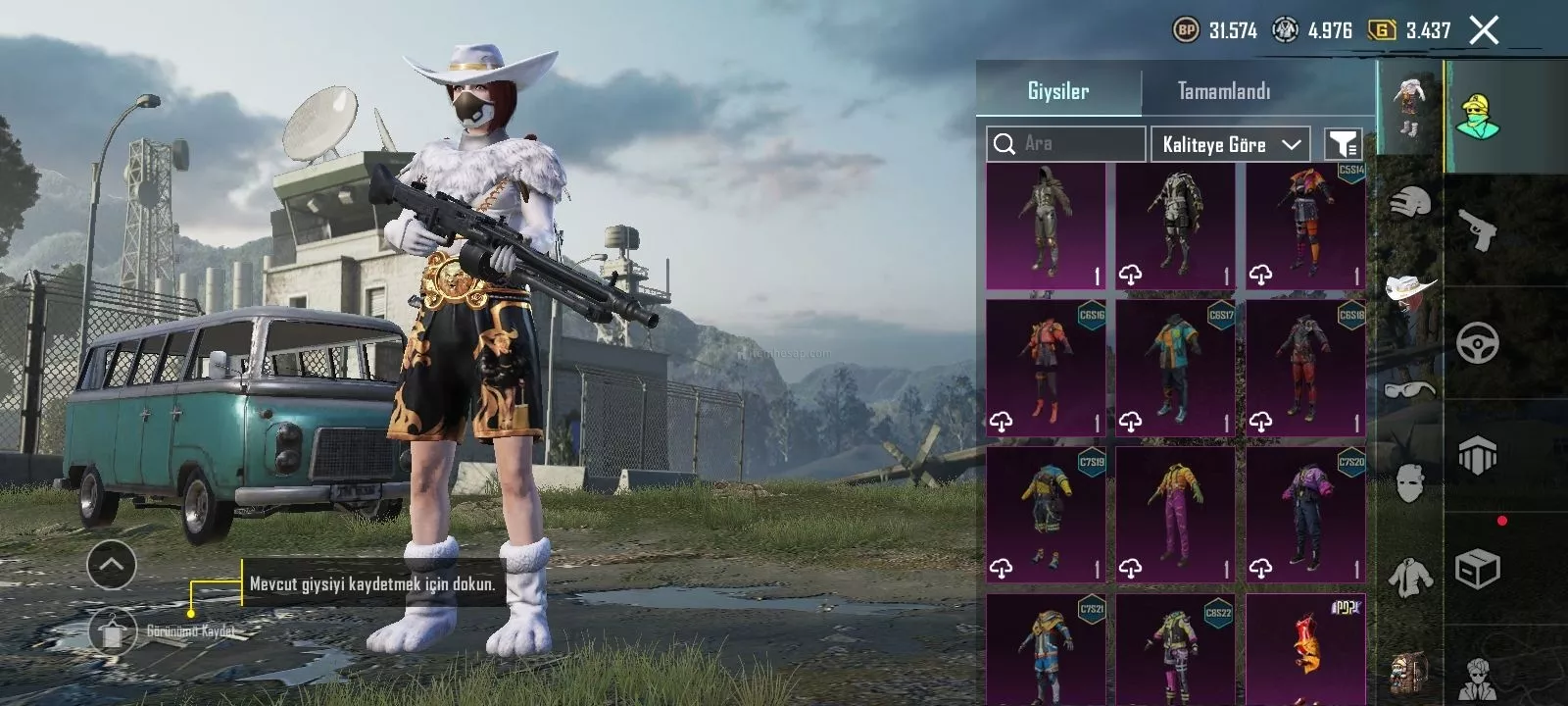Open the steering wheel vehicle category
This screenshot has height=706, width=1568.
click(x=1478, y=343)
